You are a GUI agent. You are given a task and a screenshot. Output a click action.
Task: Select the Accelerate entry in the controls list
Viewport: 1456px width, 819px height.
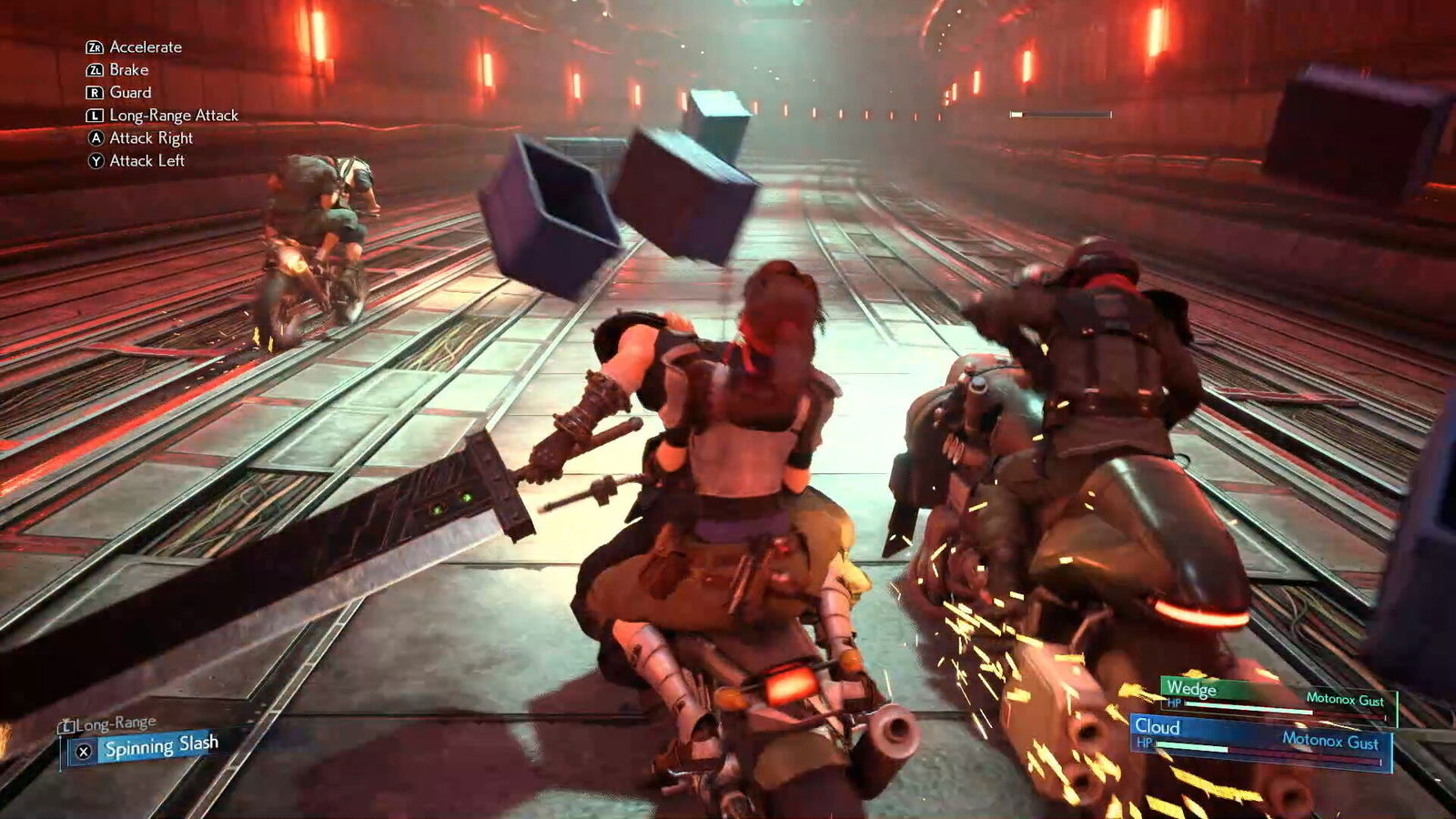(x=144, y=46)
